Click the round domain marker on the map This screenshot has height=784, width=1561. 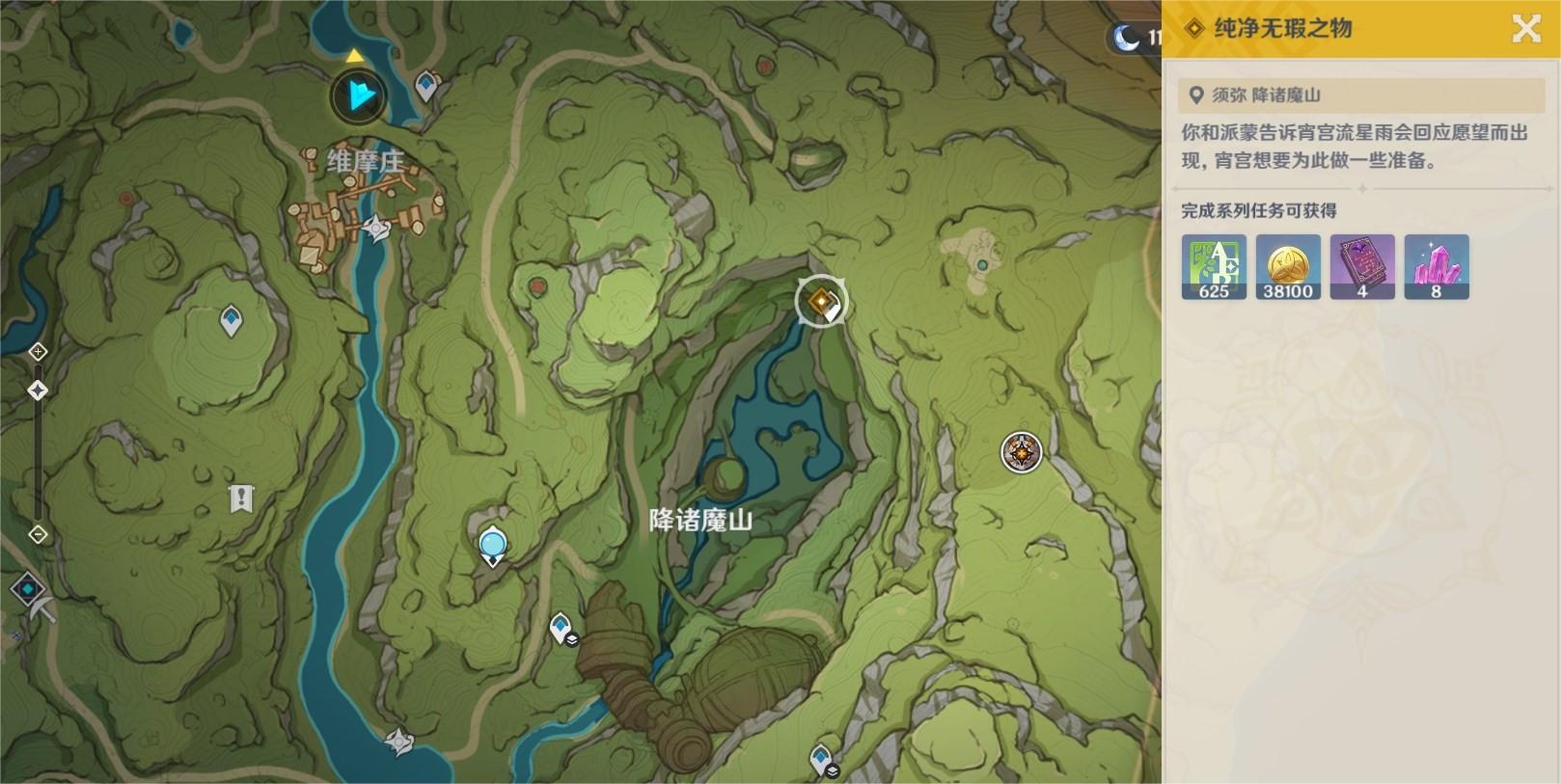(x=1021, y=451)
